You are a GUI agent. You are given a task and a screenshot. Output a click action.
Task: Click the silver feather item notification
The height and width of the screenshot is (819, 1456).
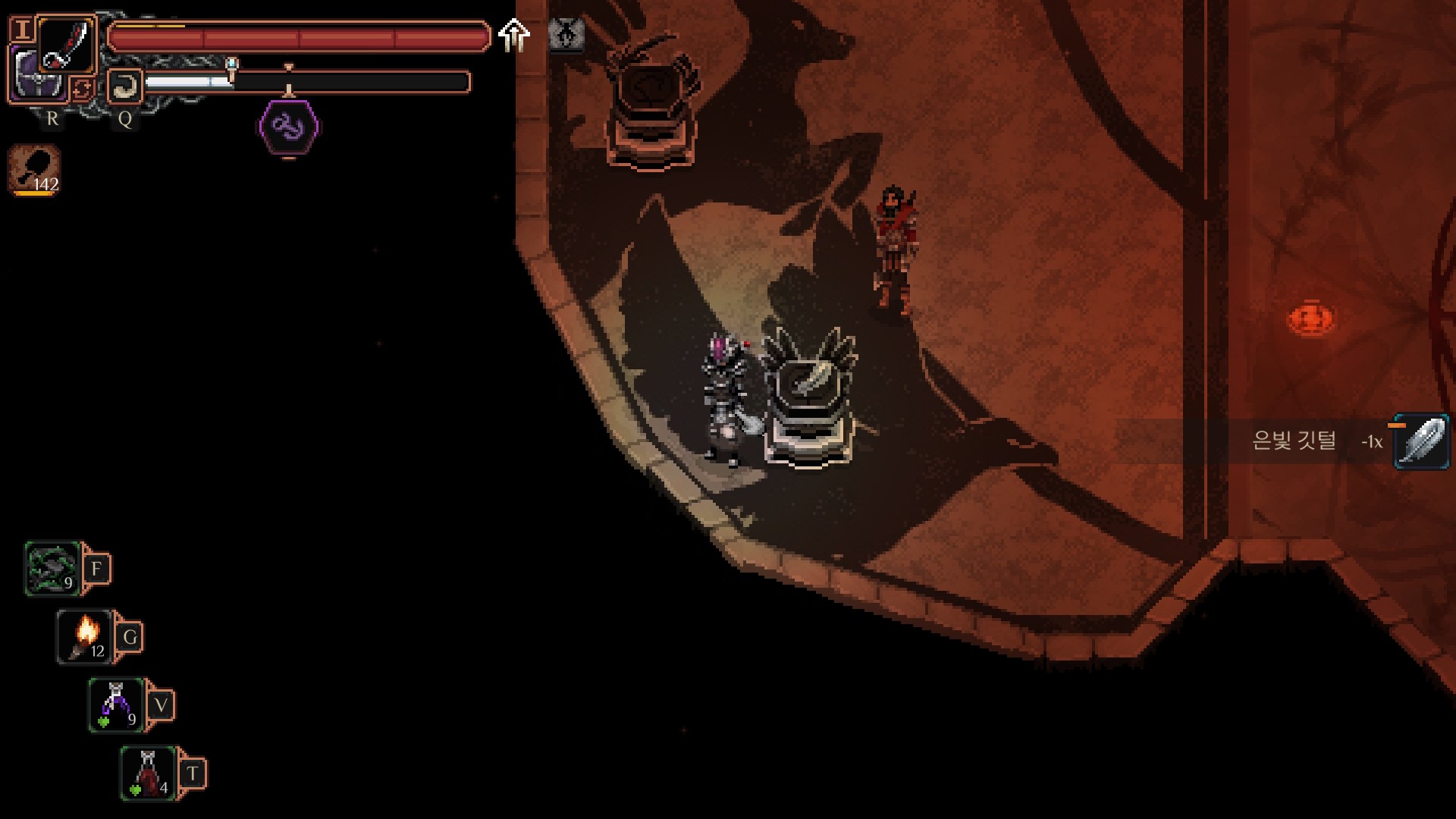[1421, 441]
